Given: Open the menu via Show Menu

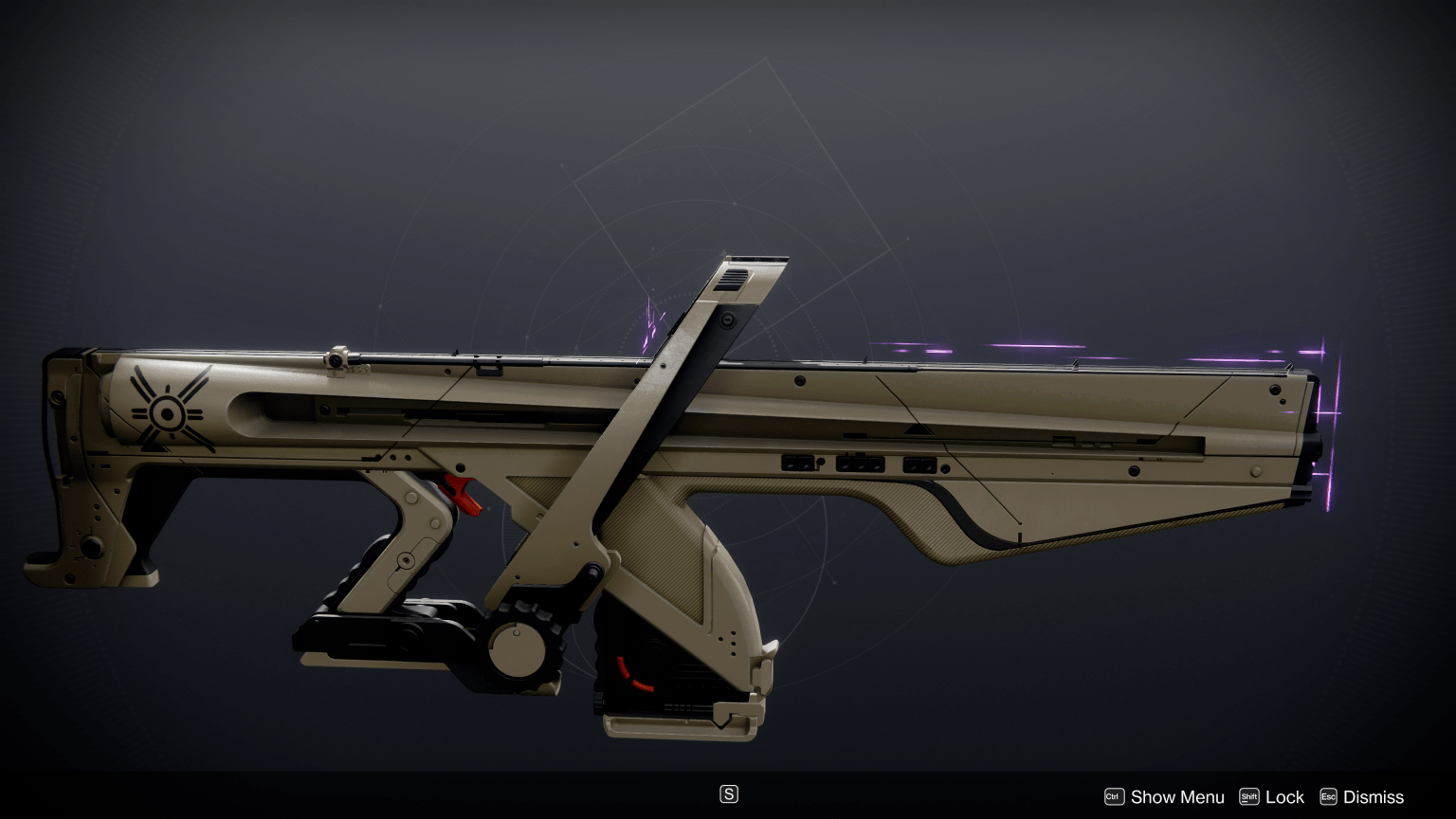Looking at the screenshot, I should [x=1177, y=796].
